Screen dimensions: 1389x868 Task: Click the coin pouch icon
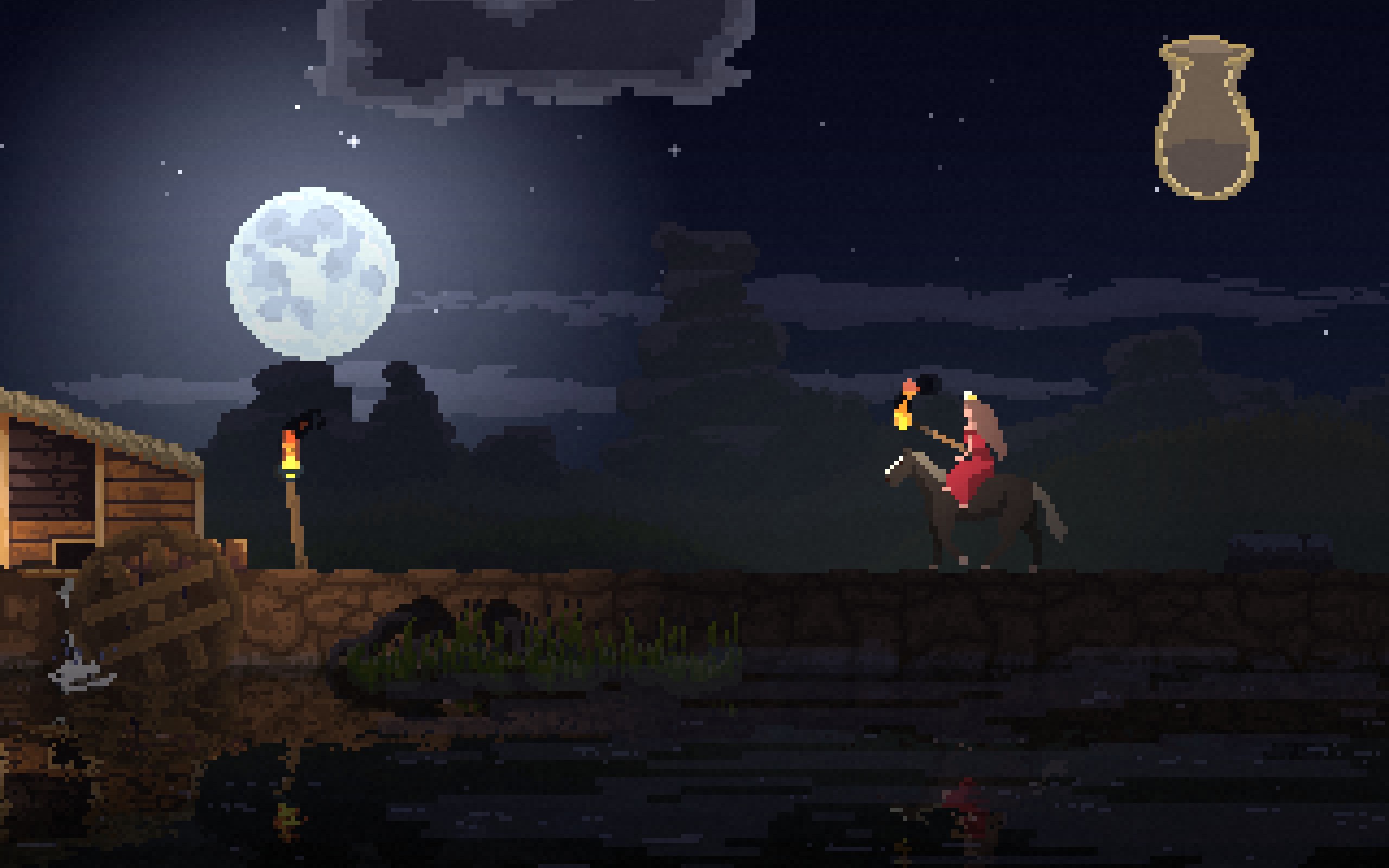pos(1206,119)
